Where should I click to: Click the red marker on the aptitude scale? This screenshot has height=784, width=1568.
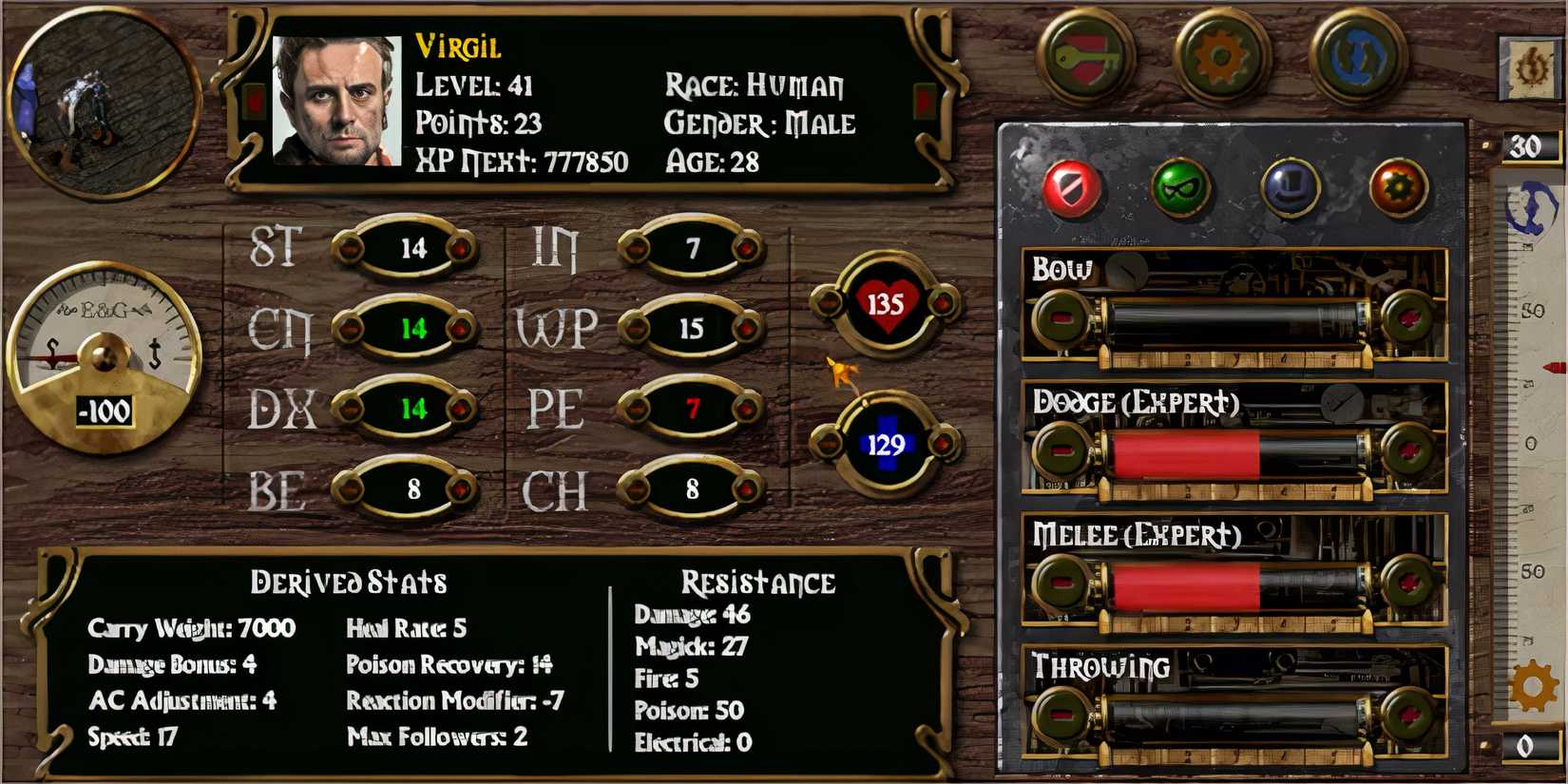pyautogui.click(x=1556, y=363)
